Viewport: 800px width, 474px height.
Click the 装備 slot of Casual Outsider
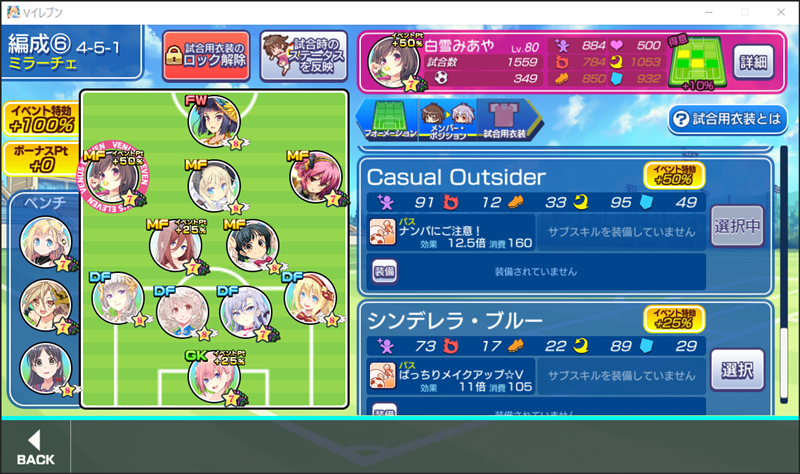384,269
